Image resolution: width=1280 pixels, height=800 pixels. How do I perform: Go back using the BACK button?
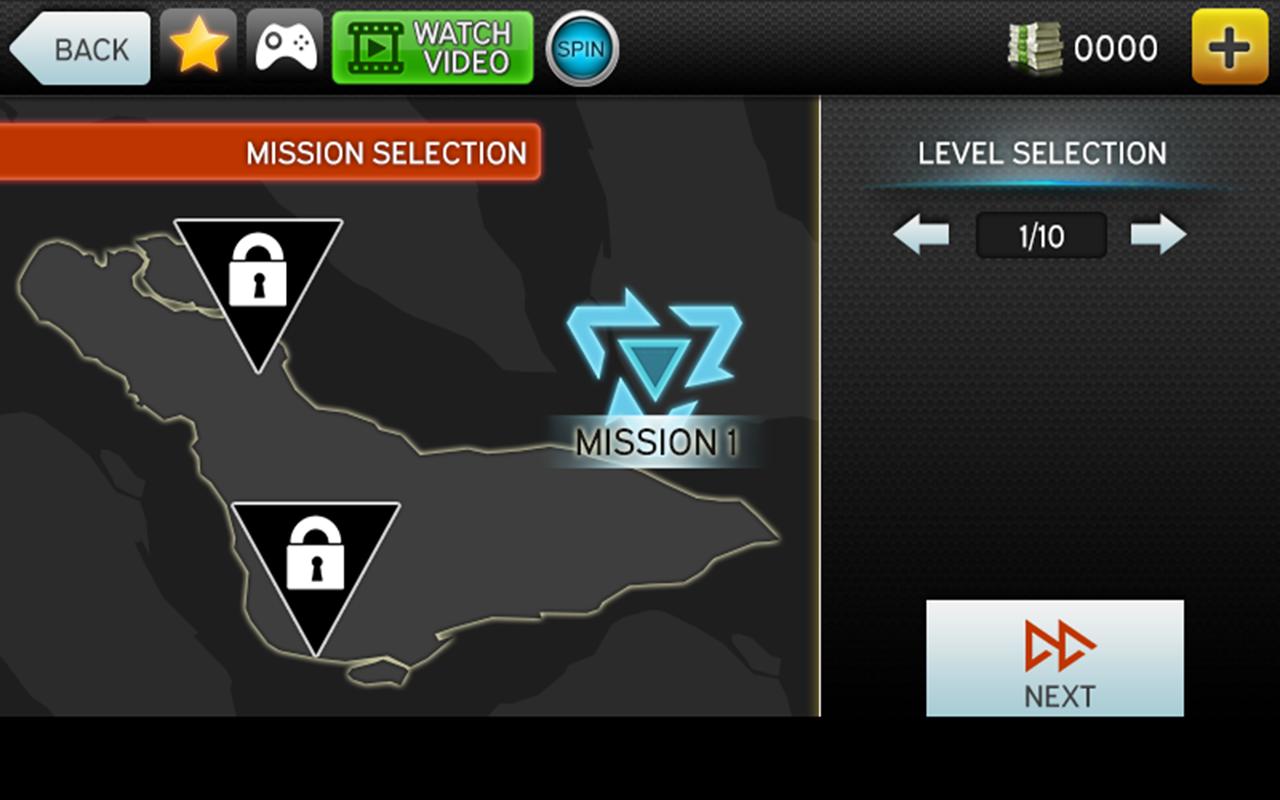[81, 48]
